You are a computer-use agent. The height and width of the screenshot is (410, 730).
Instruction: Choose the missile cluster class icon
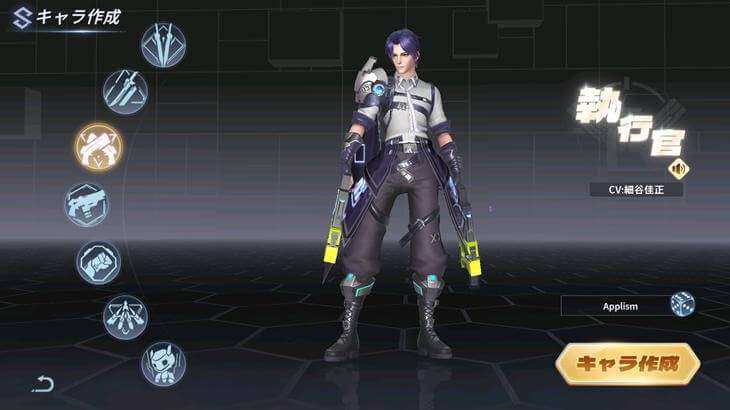pos(125,316)
